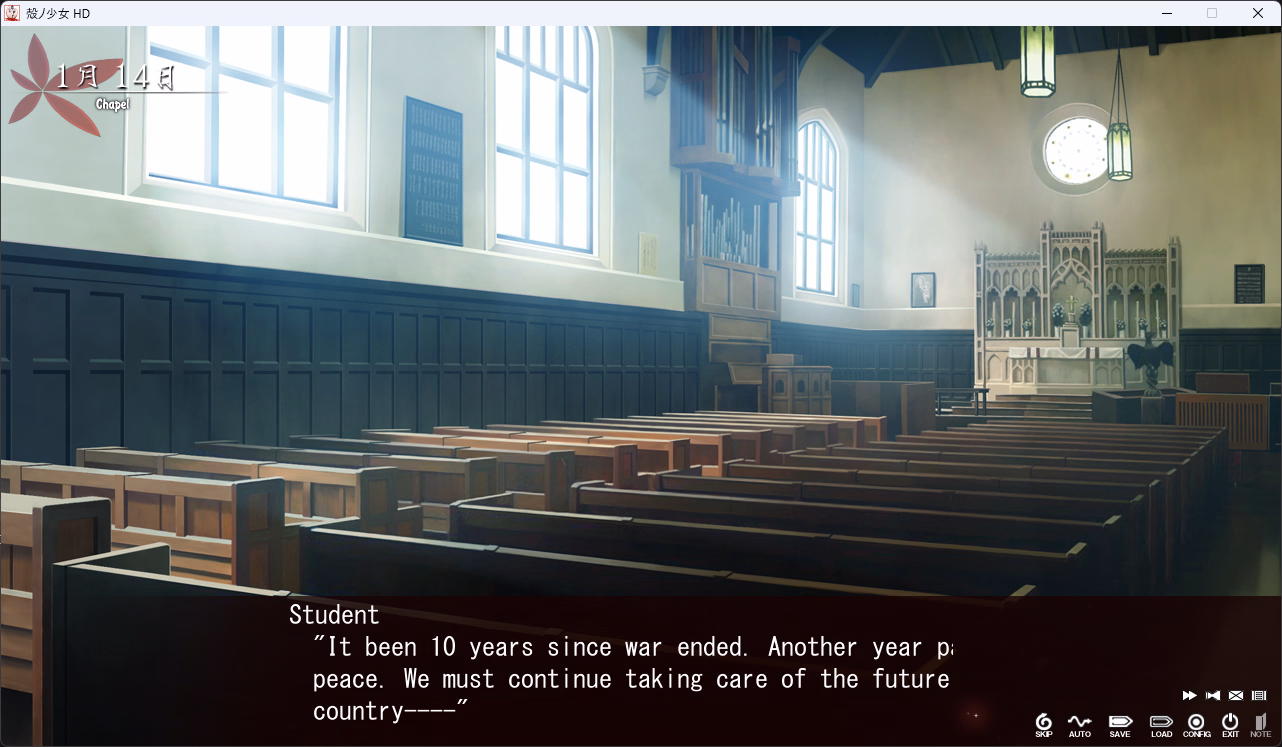Click the crossed-box icon above CONFIG
Screen dimensions: 1282x747
1236,695
